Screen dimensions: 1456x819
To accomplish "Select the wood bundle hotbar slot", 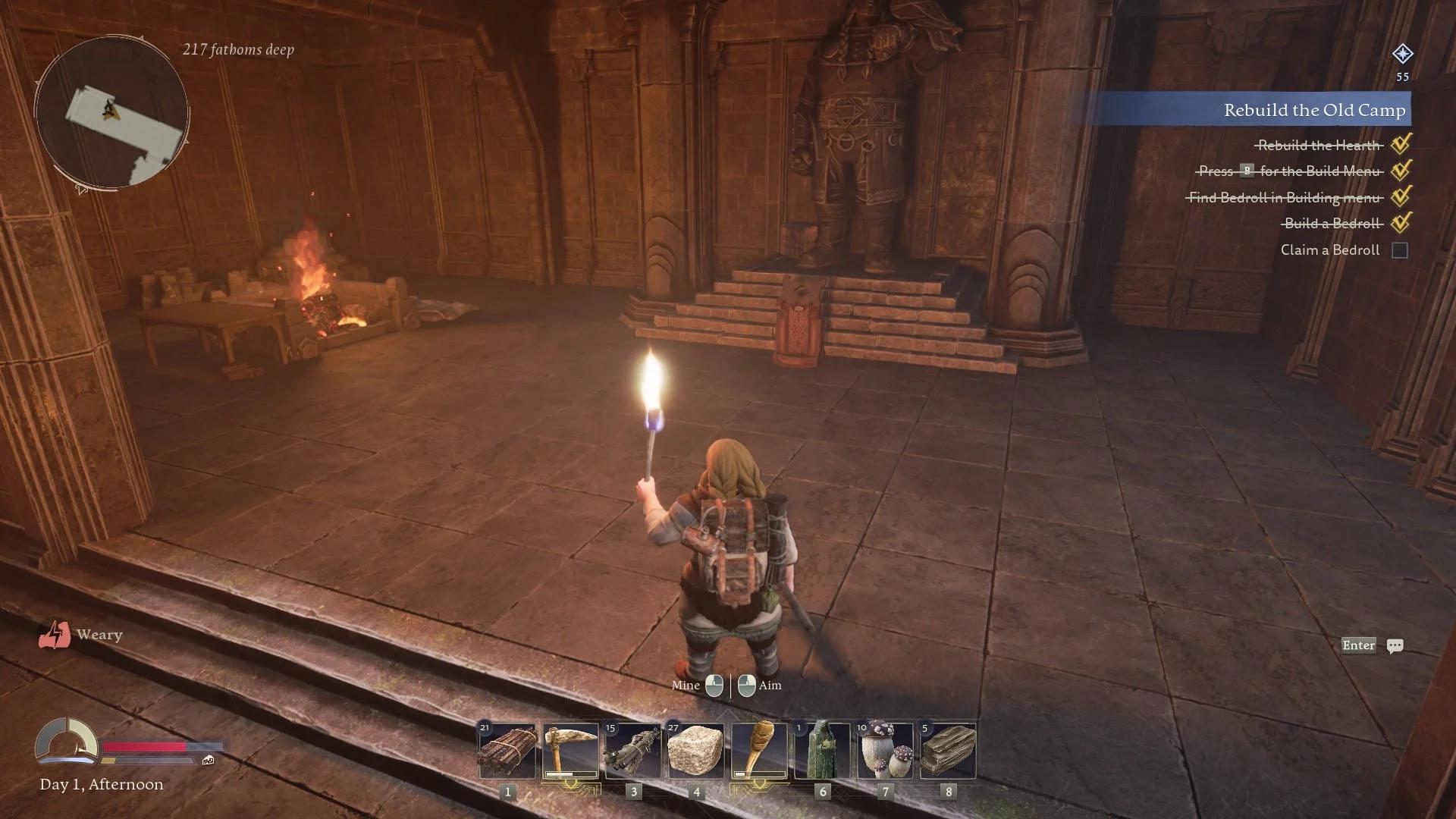I will 507,752.
